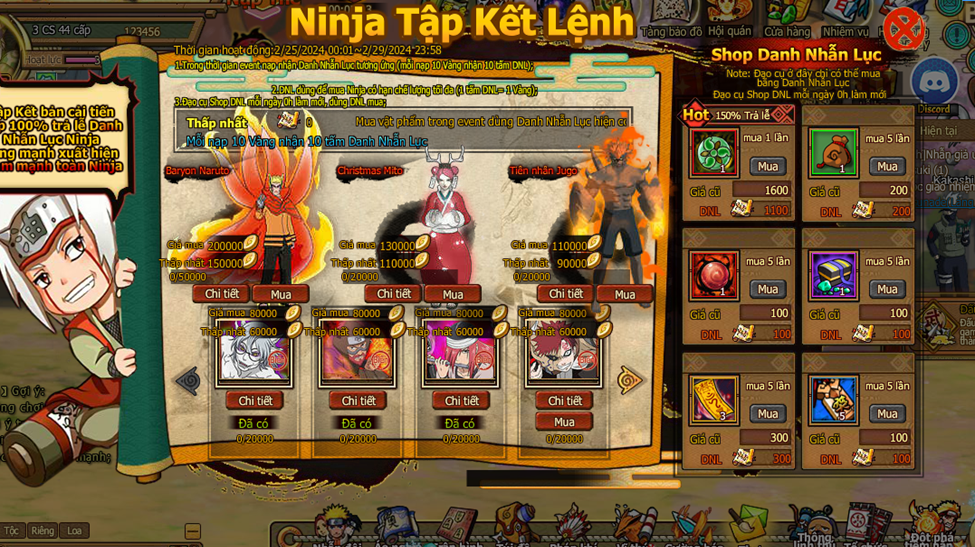The width and height of the screenshot is (975, 547).
Task: Show Chi tiết for Tiên nhân Jugo
Action: 565,294
